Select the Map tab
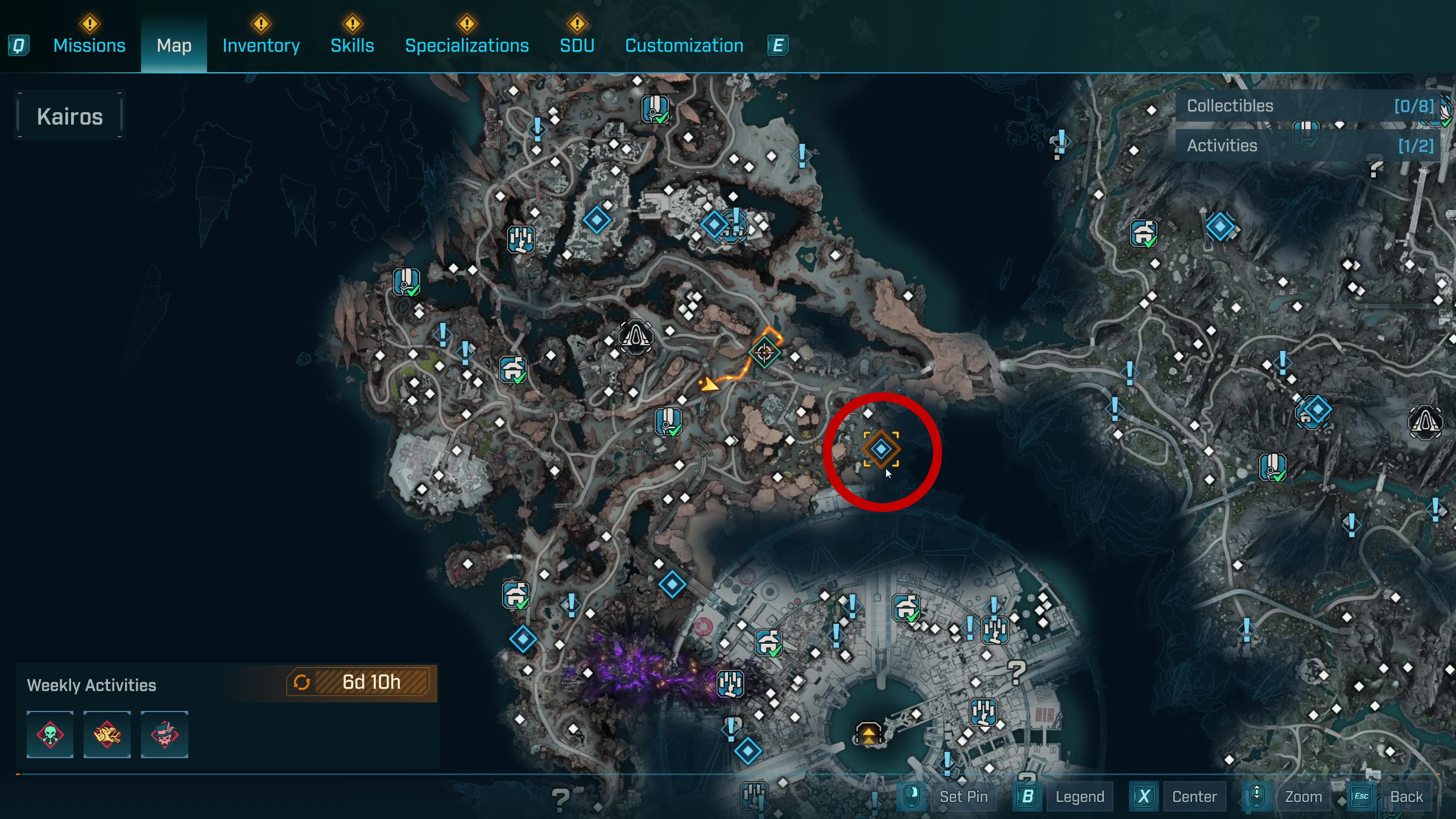 [174, 45]
